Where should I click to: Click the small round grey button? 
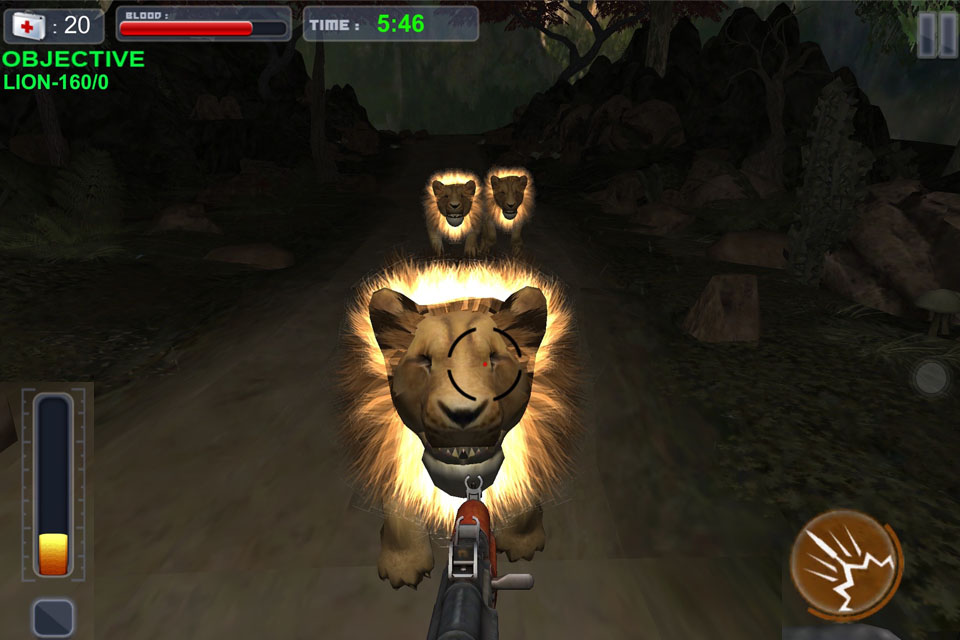(x=930, y=378)
